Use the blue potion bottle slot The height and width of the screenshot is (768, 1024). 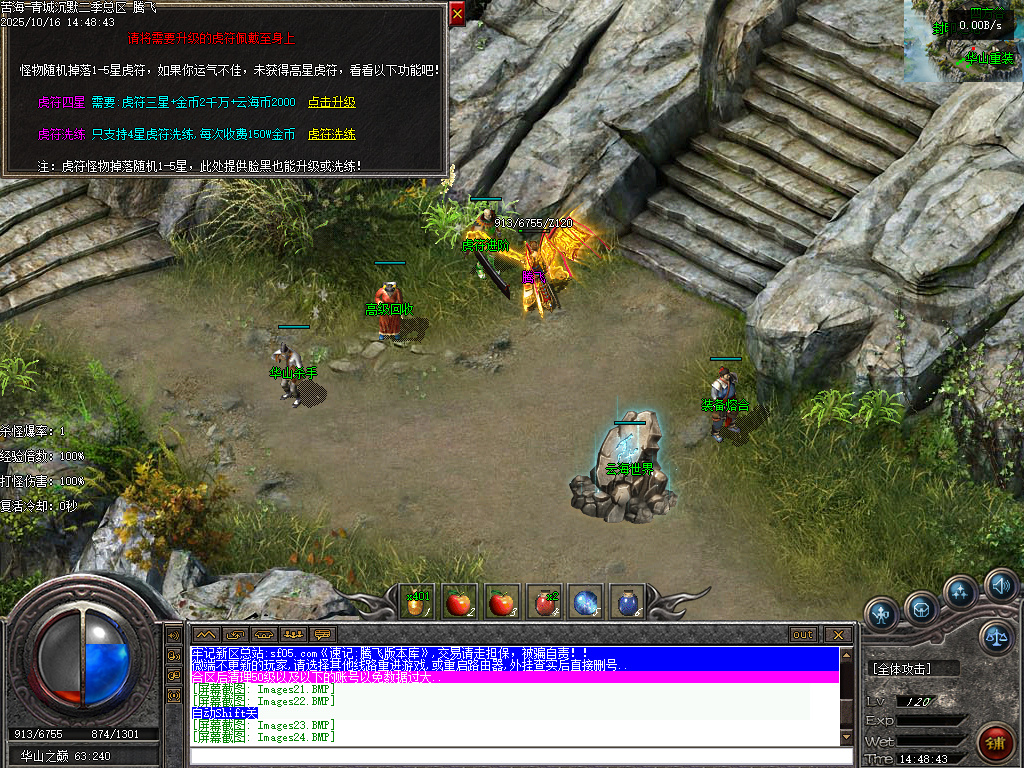pyautogui.click(x=627, y=602)
